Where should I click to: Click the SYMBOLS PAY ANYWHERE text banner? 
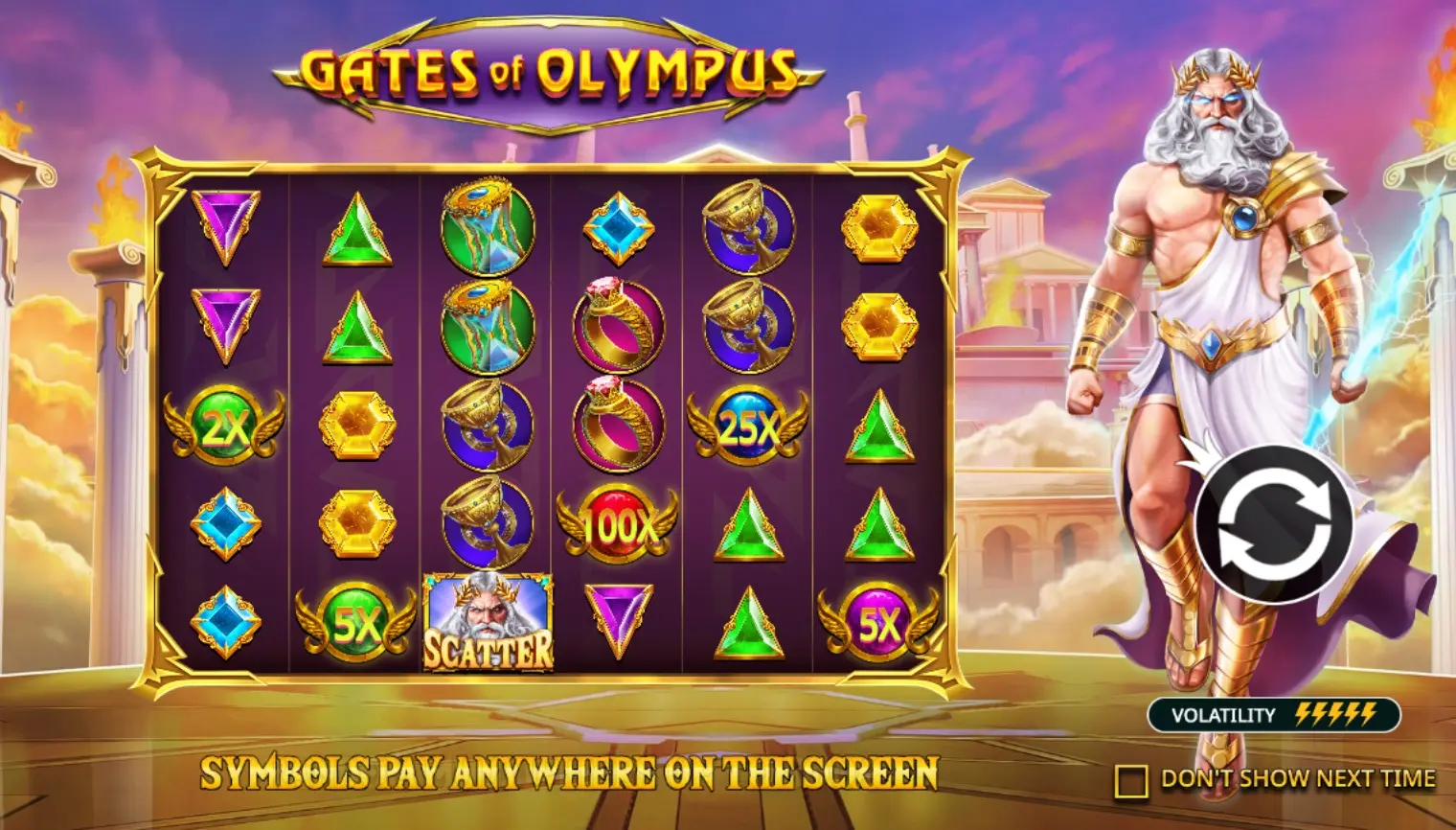point(568,770)
